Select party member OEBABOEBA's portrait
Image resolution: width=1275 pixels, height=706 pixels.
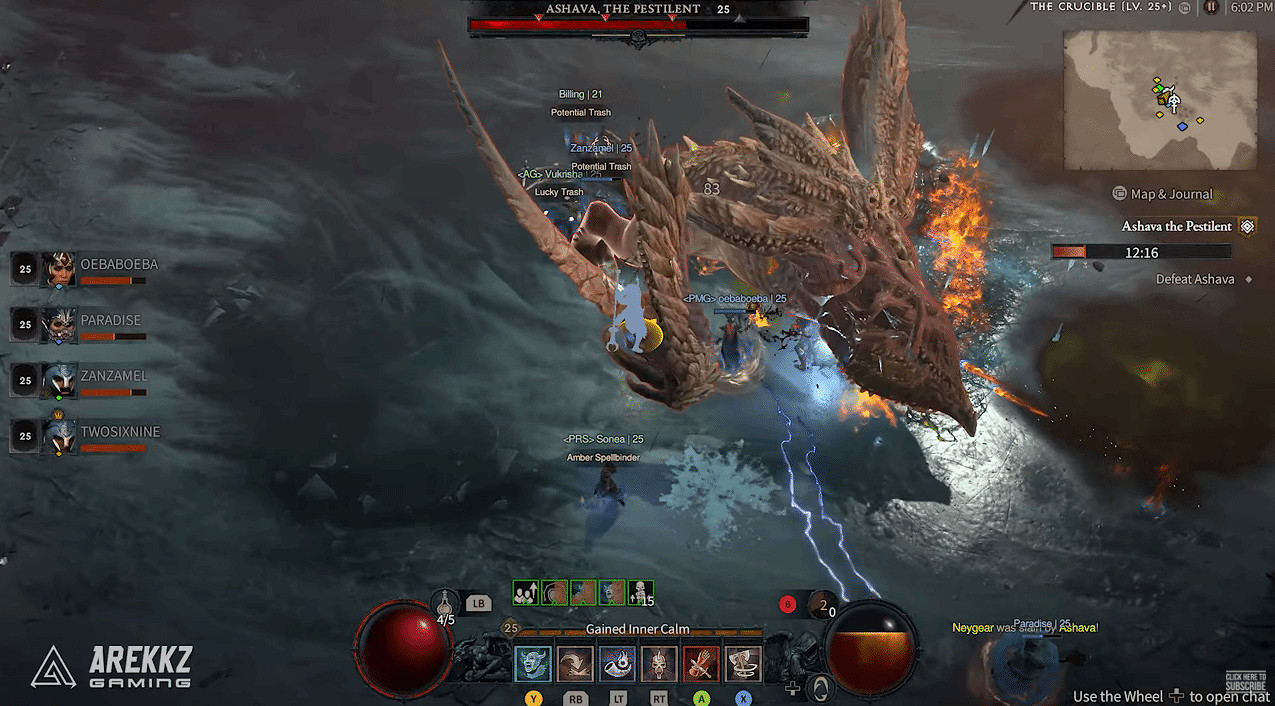(x=58, y=269)
